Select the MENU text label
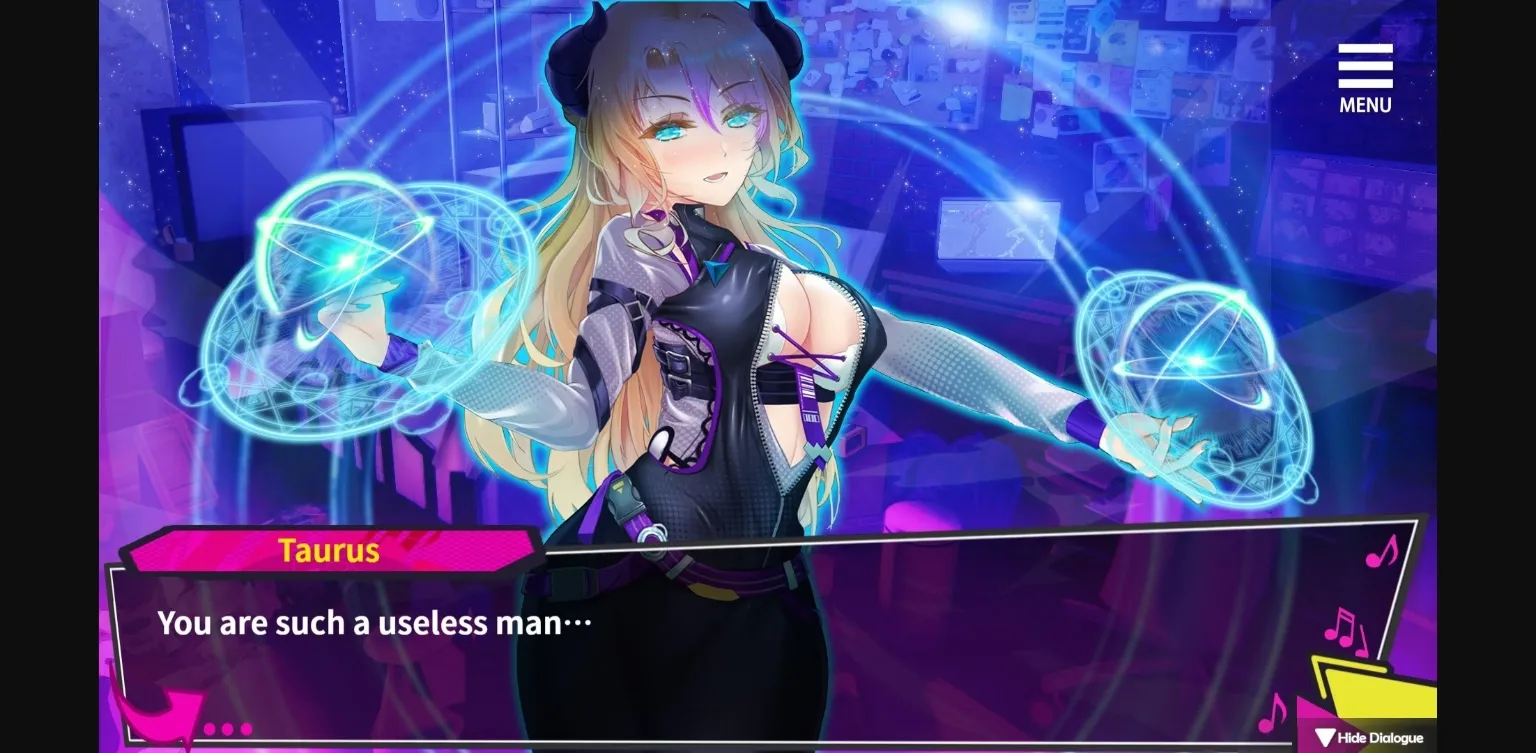The height and width of the screenshot is (753, 1536). 1364,102
